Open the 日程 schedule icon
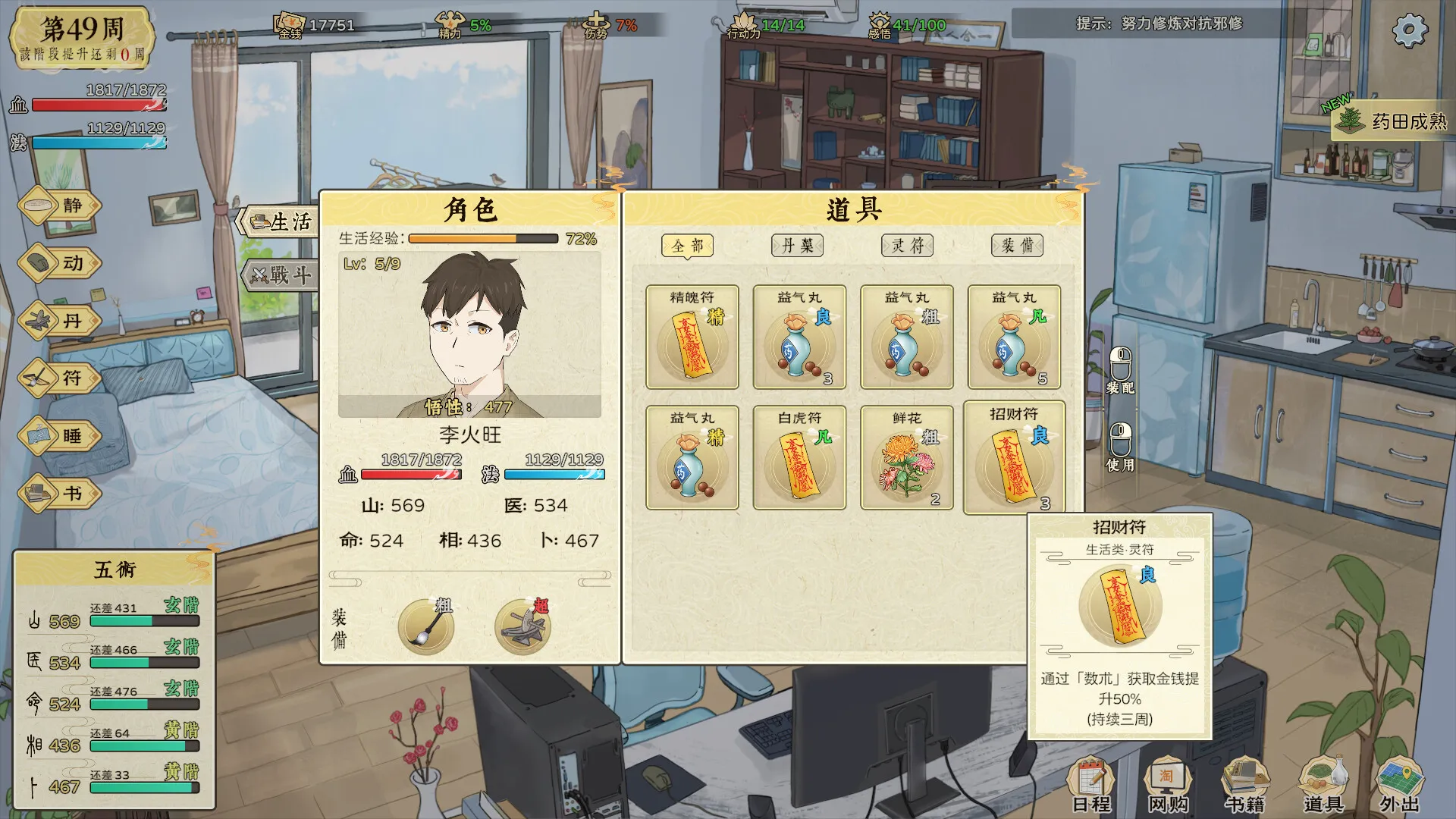 pos(1092,785)
